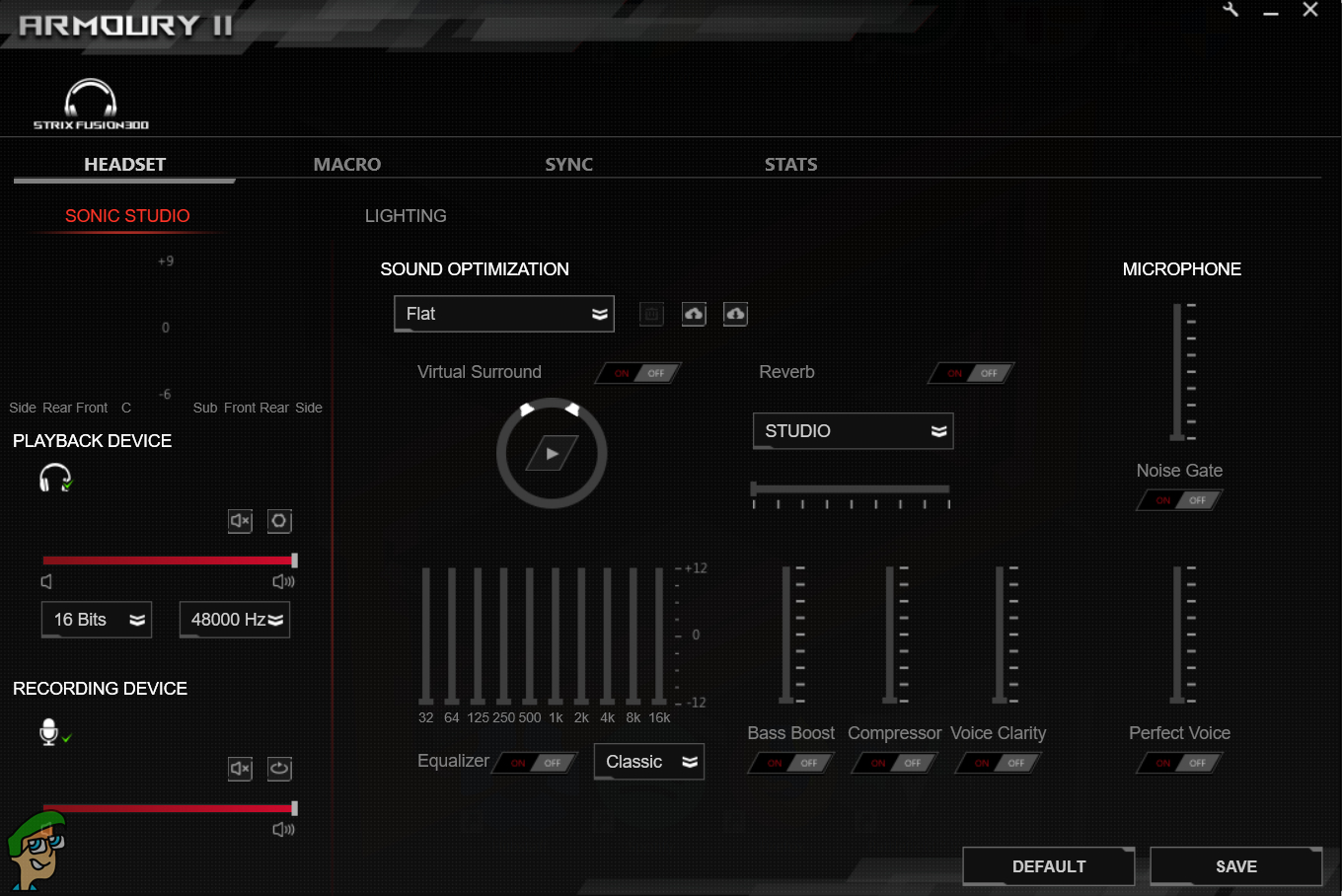Show the STATS tab
The image size is (1342, 896).
(x=790, y=165)
